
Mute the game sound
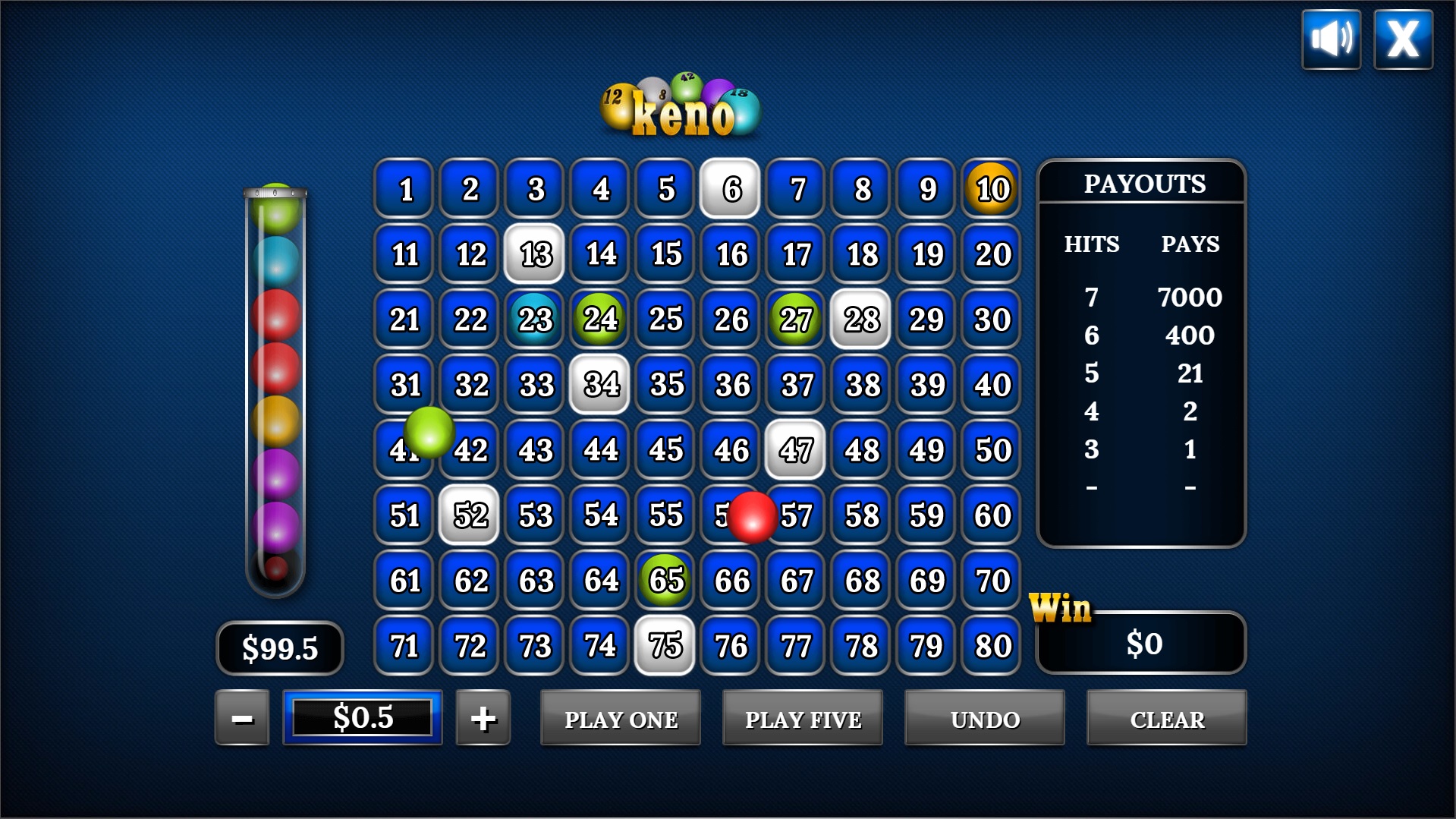click(x=1330, y=38)
